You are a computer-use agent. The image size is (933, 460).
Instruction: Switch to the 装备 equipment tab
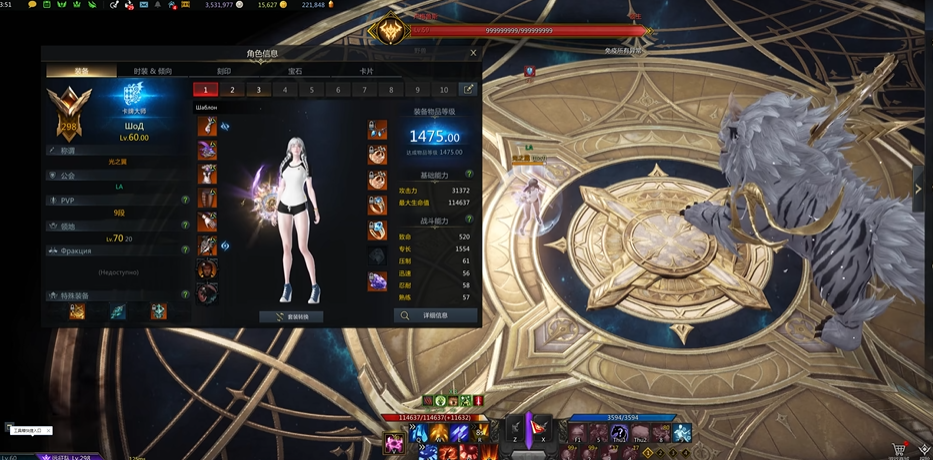pos(81,71)
